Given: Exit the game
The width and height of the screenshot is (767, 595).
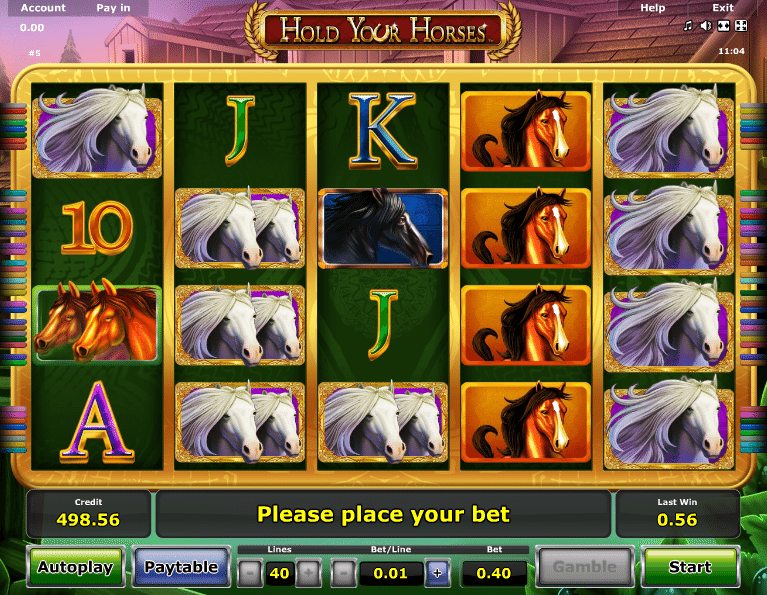Looking at the screenshot, I should (722, 8).
